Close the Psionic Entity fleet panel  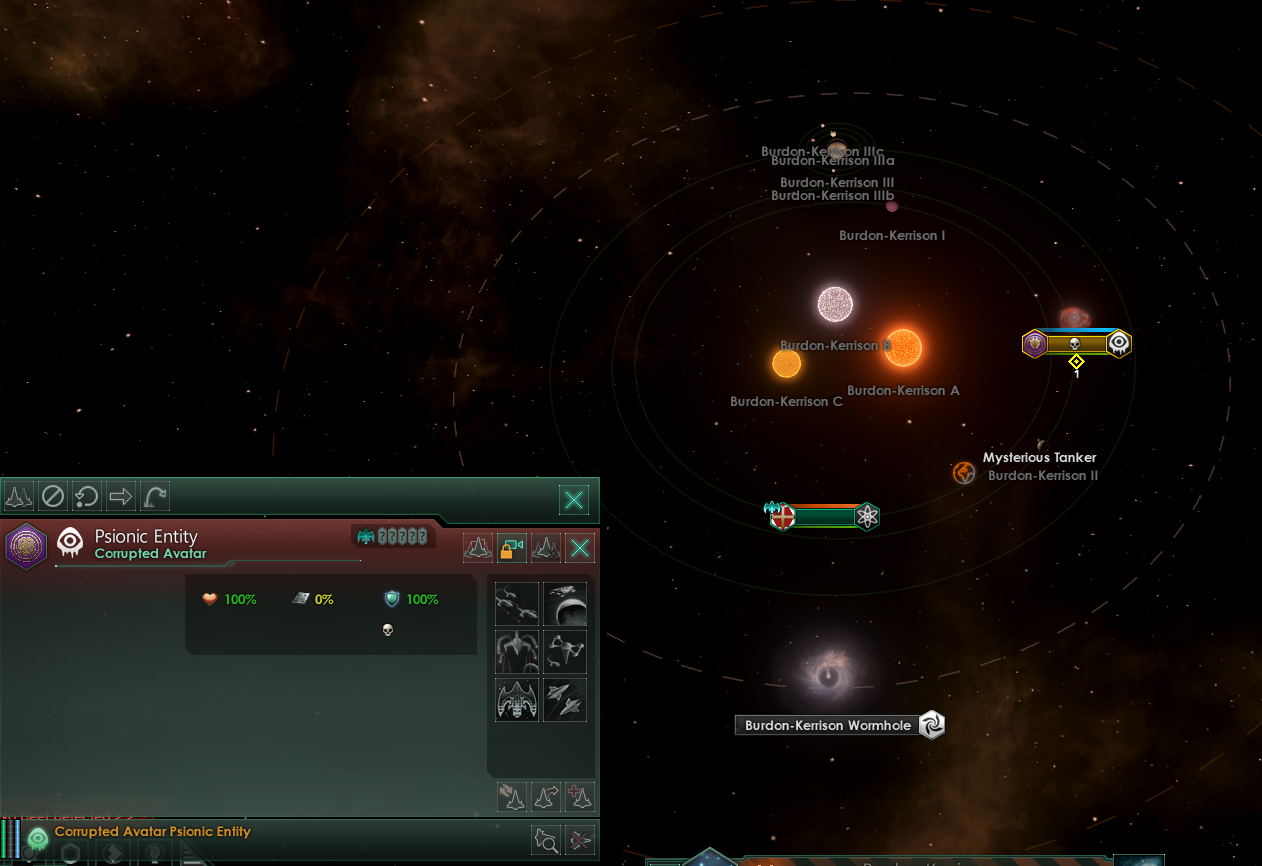[580, 548]
